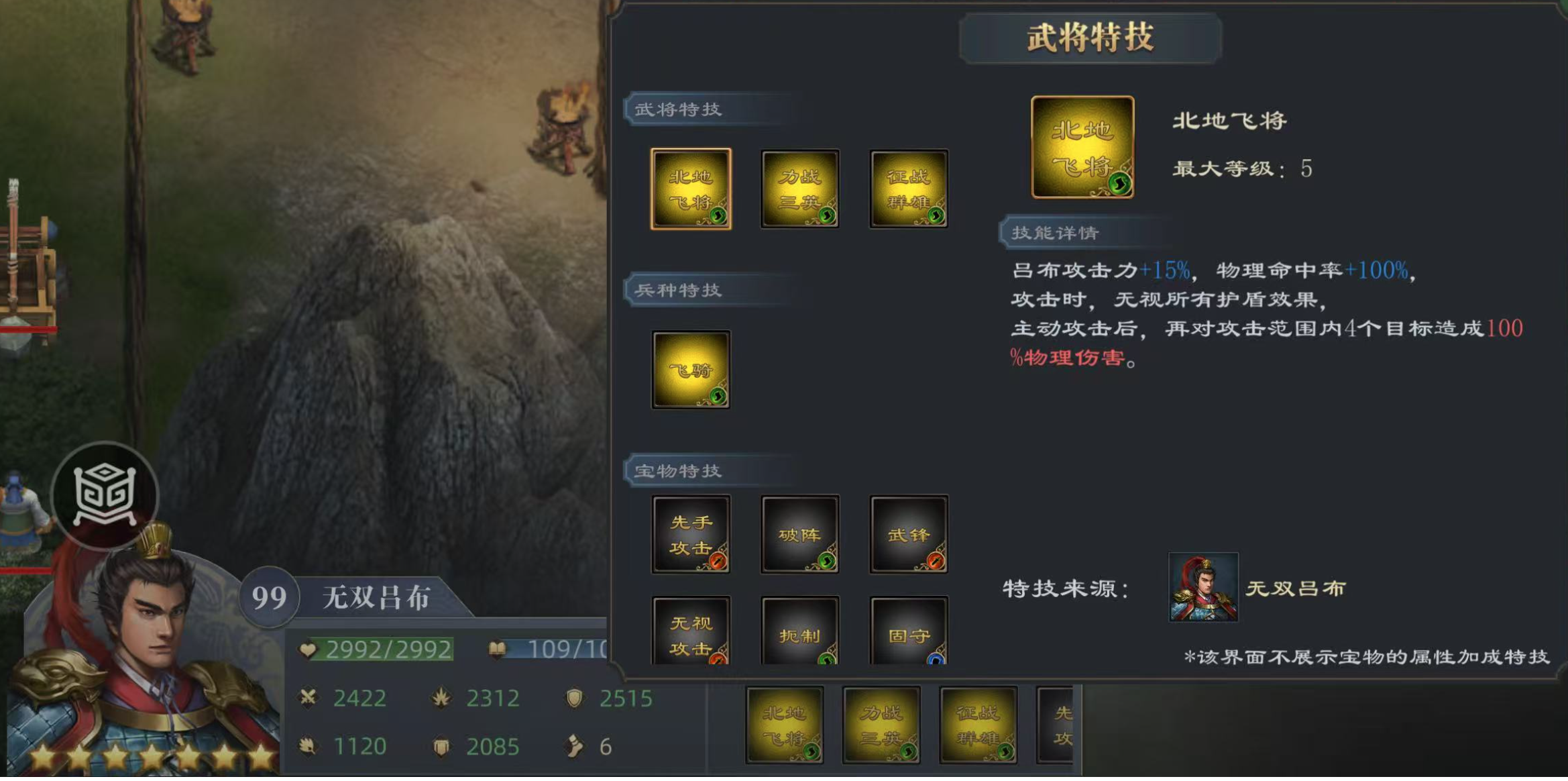1568x781 pixels.
Task: Click the 无双吕布 source portrait
Action: tap(1203, 588)
